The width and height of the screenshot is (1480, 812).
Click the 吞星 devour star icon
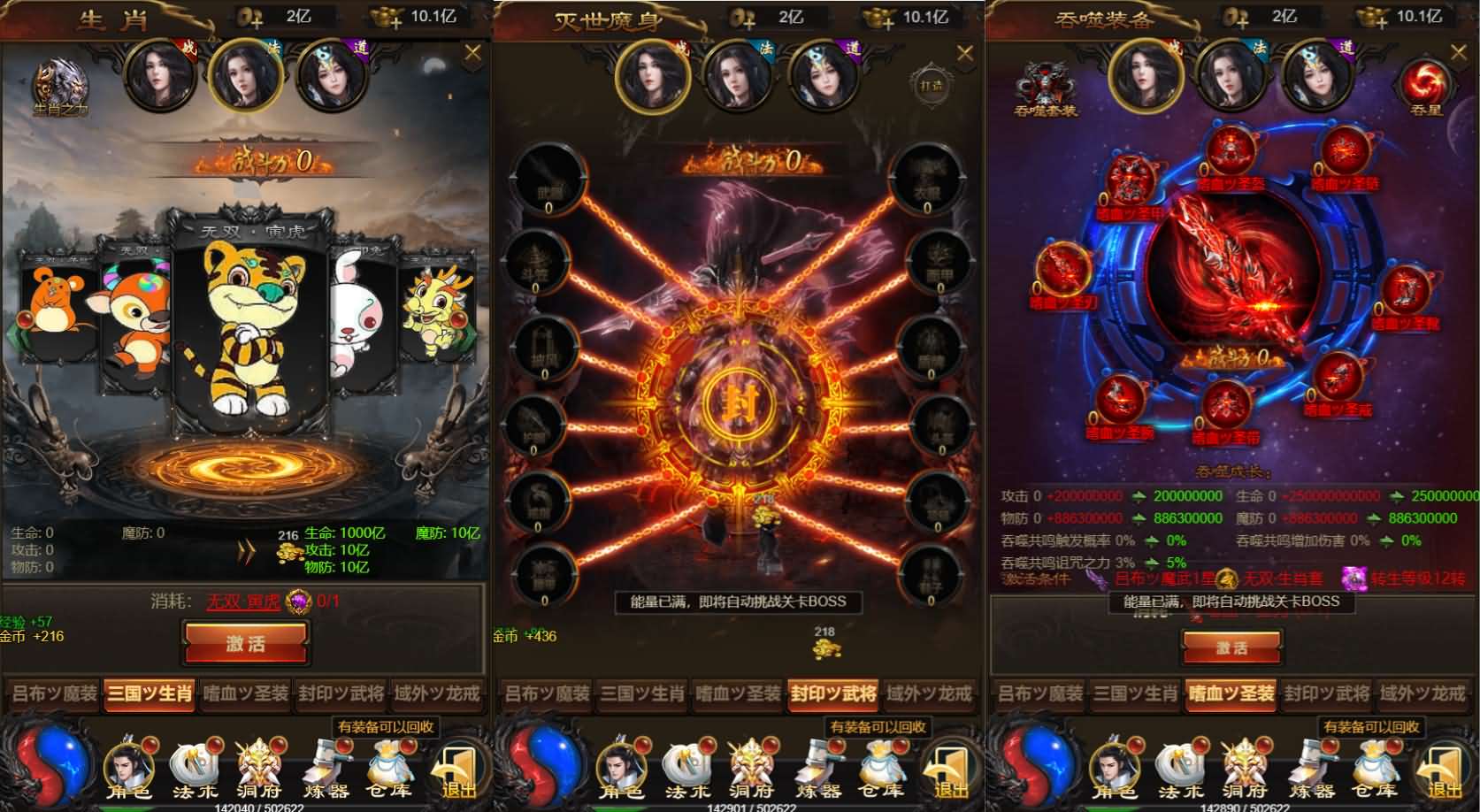(x=1424, y=84)
